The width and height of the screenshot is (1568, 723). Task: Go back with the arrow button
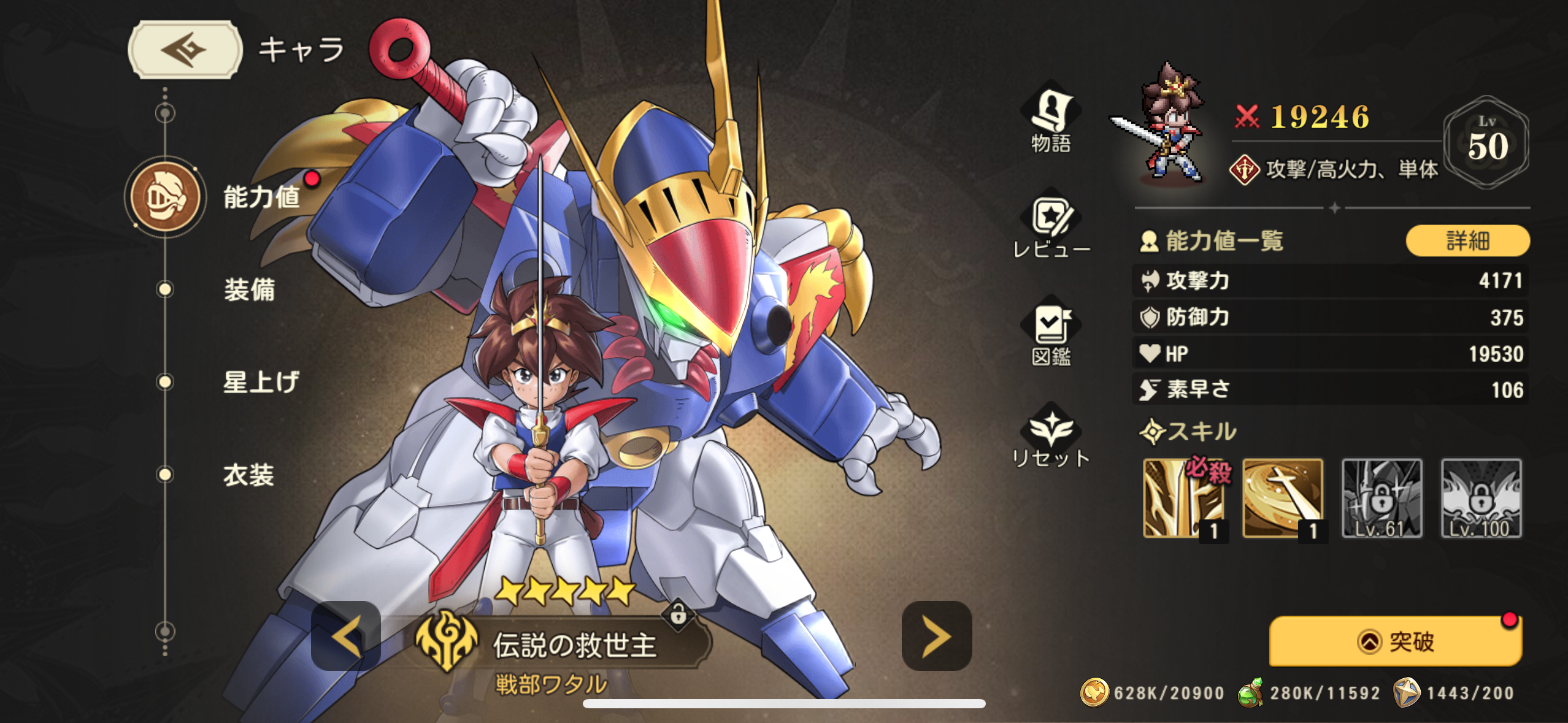(x=185, y=50)
